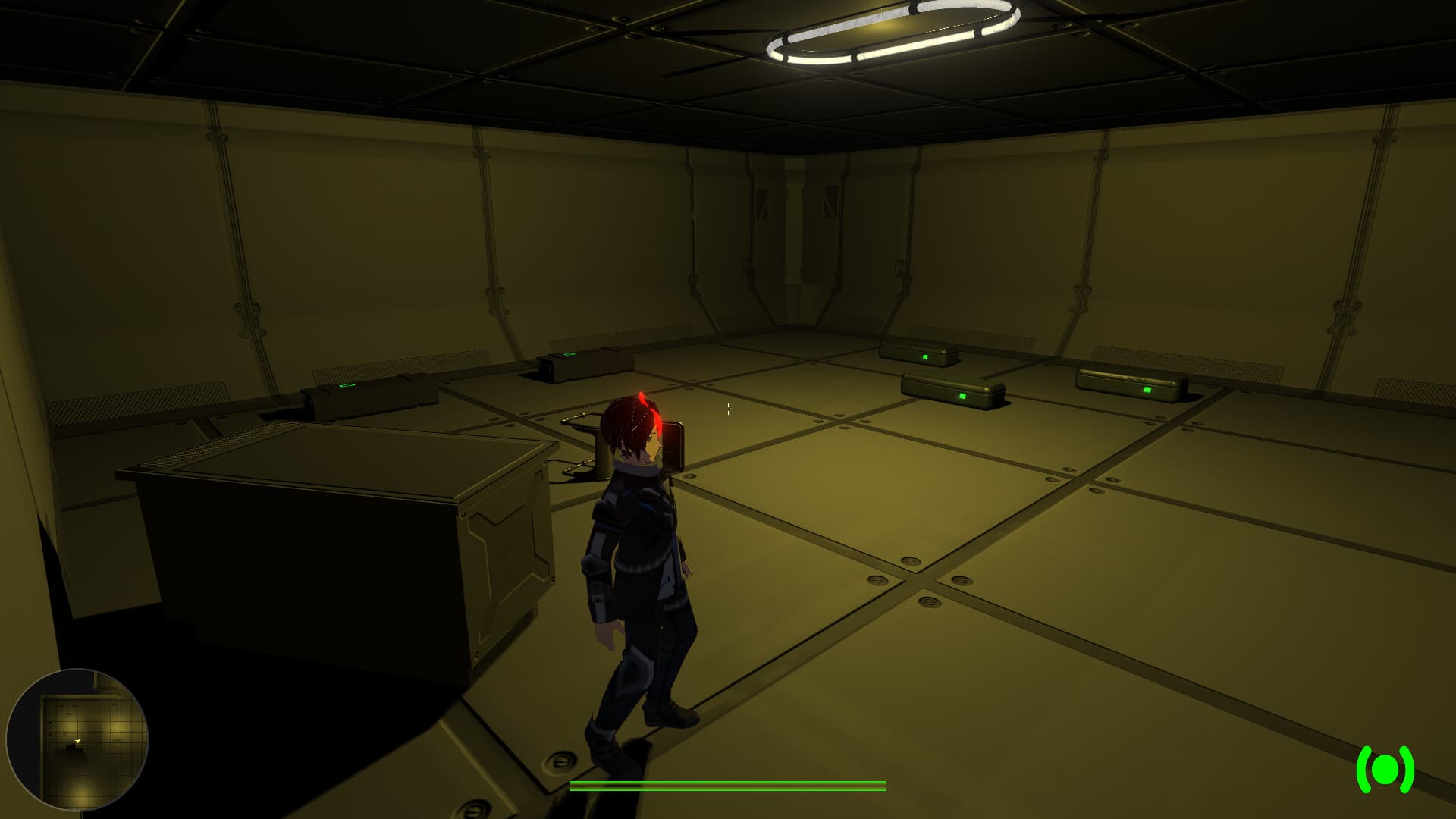Image resolution: width=1456 pixels, height=819 pixels.
Task: Click the crosshair in the screen center
Action: click(729, 409)
